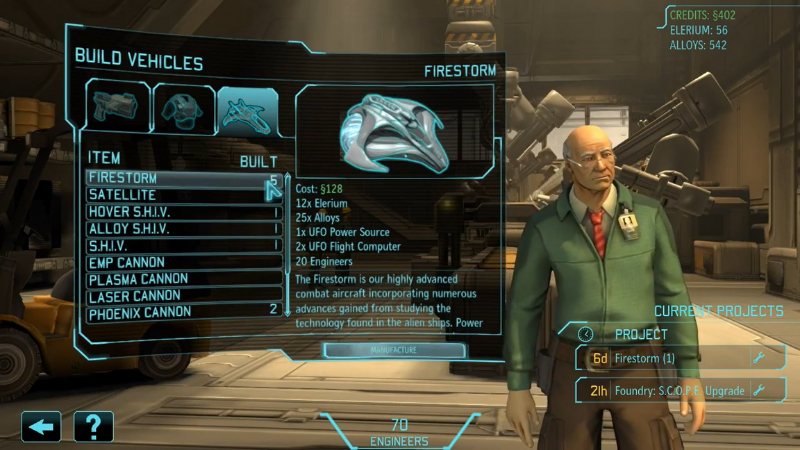Image resolution: width=800 pixels, height=450 pixels.
Task: Go back with the arrow button
Action: coord(40,427)
